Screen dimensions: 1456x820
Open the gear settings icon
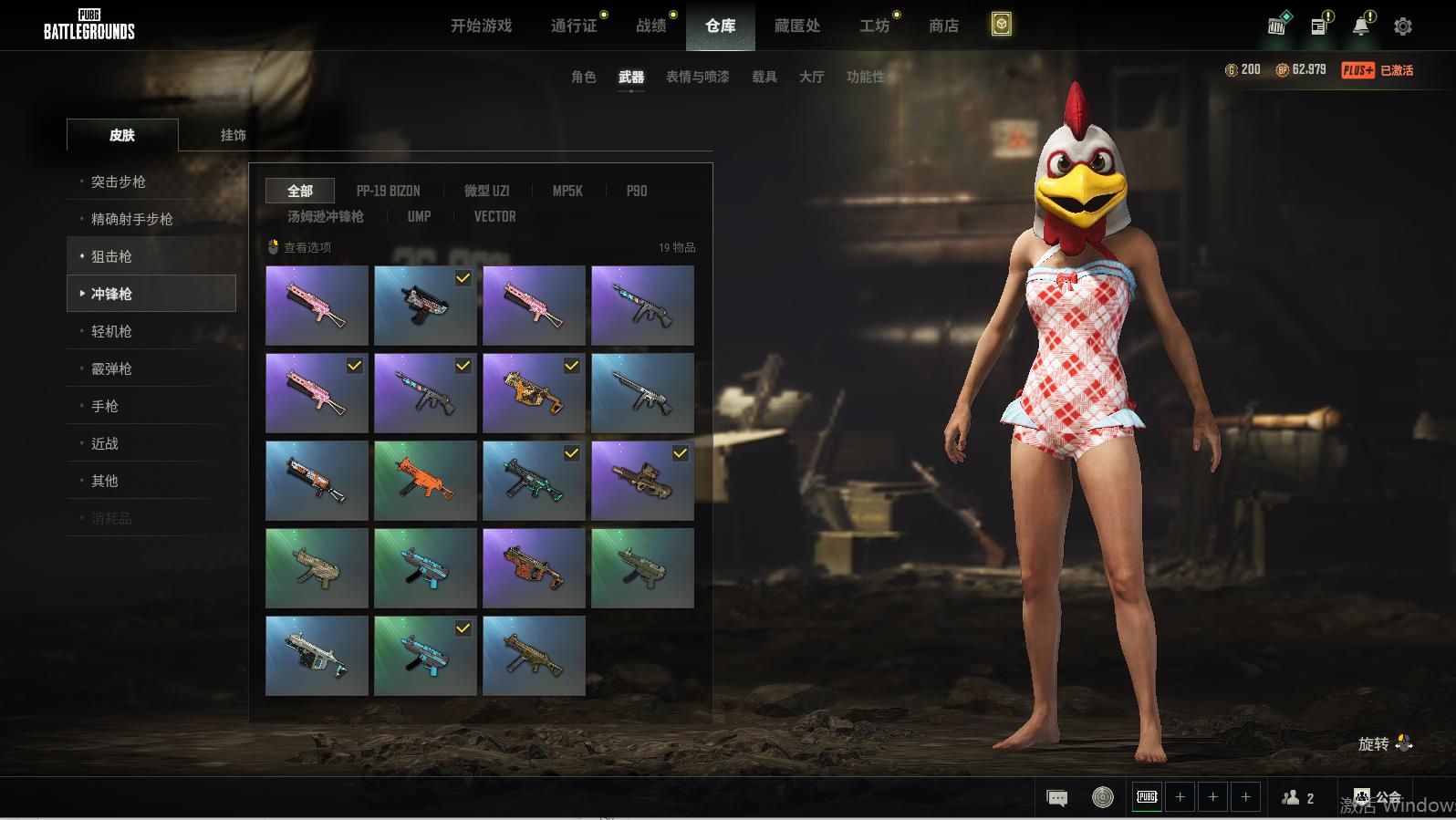(x=1402, y=26)
